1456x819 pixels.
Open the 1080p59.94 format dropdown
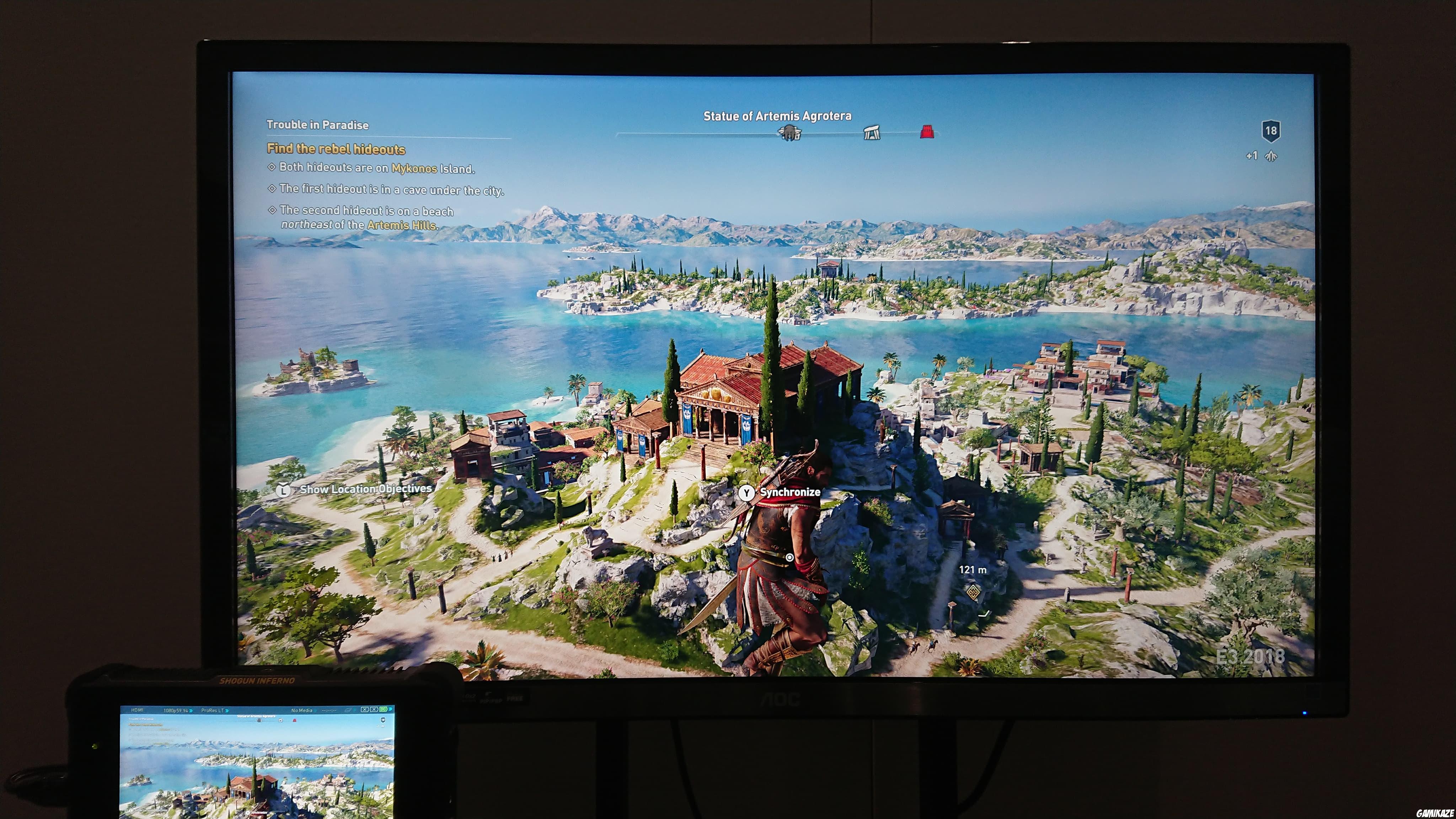point(177,711)
